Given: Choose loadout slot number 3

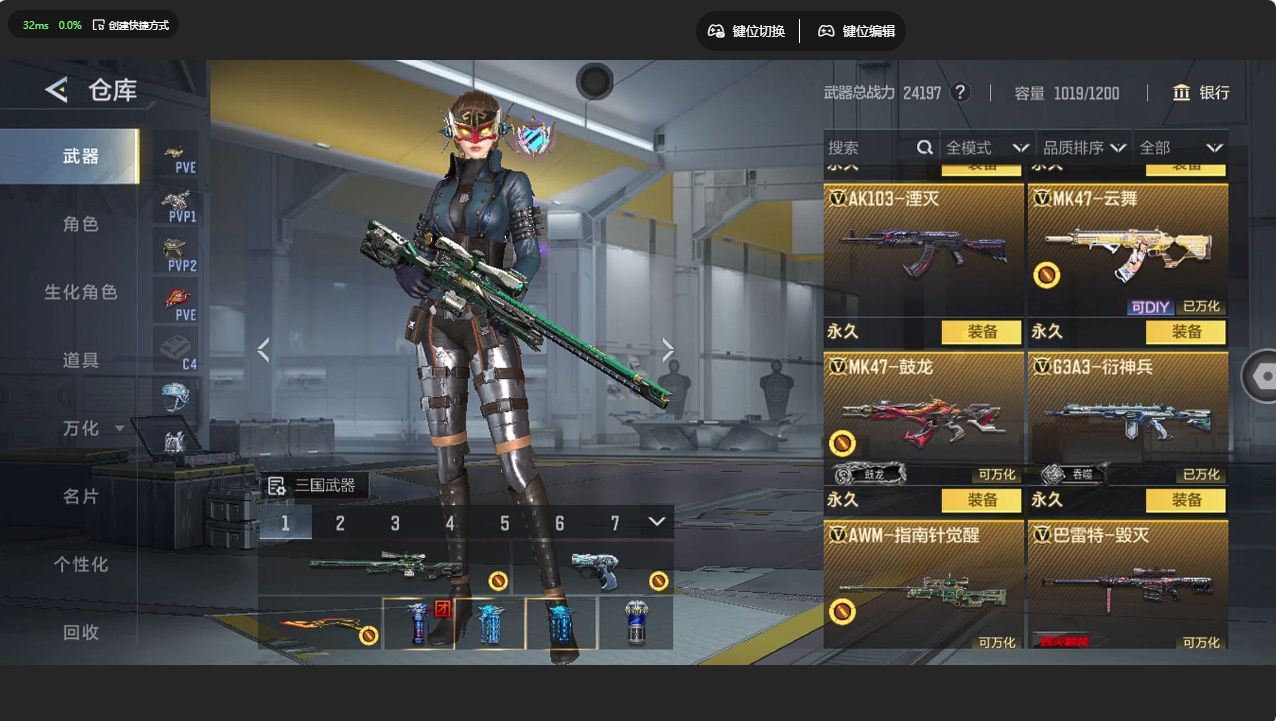Looking at the screenshot, I should (395, 523).
